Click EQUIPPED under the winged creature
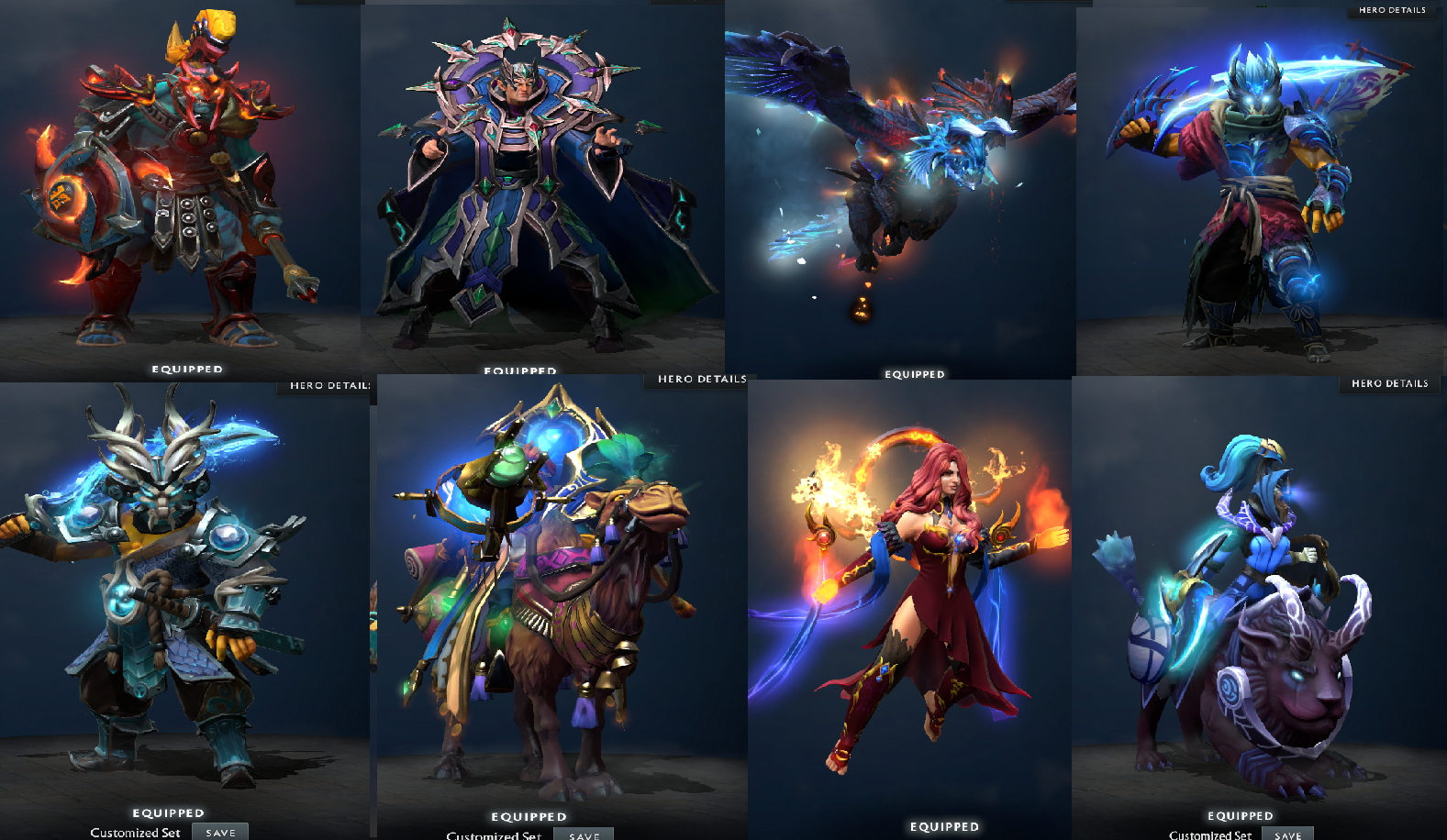This screenshot has width=1447, height=840. tap(914, 374)
